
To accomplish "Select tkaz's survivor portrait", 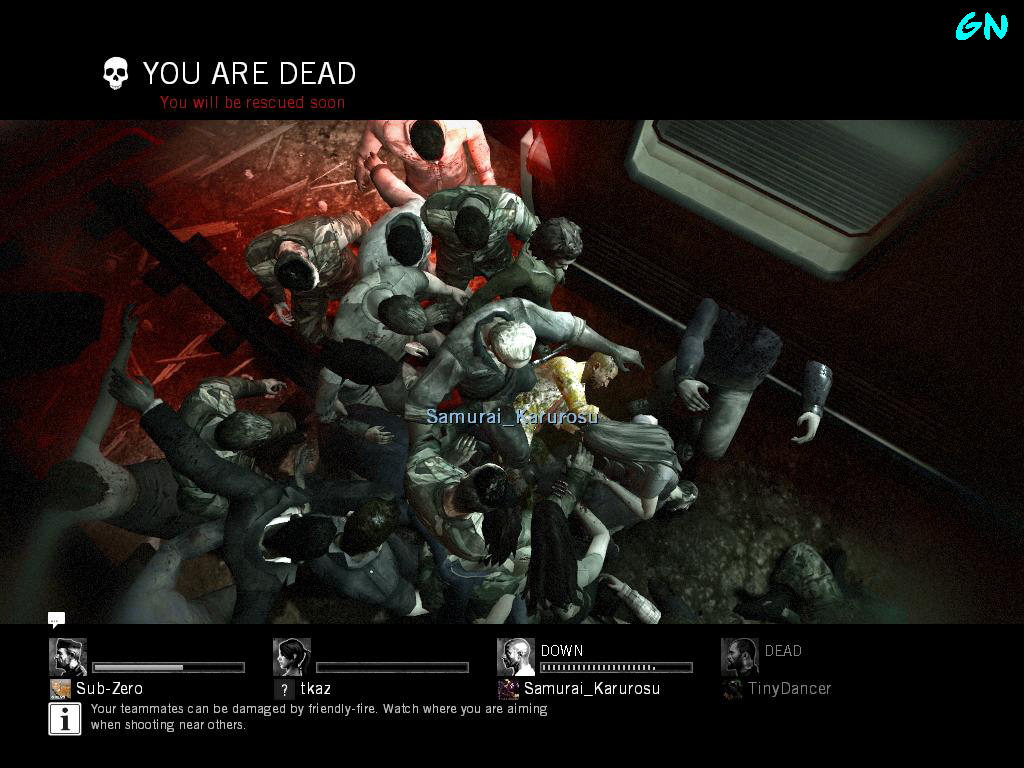I will 292,657.
